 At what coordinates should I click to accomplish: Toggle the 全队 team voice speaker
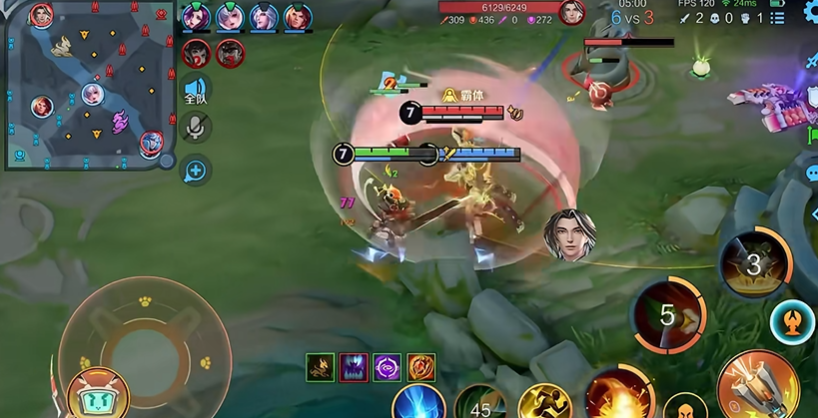[196, 89]
